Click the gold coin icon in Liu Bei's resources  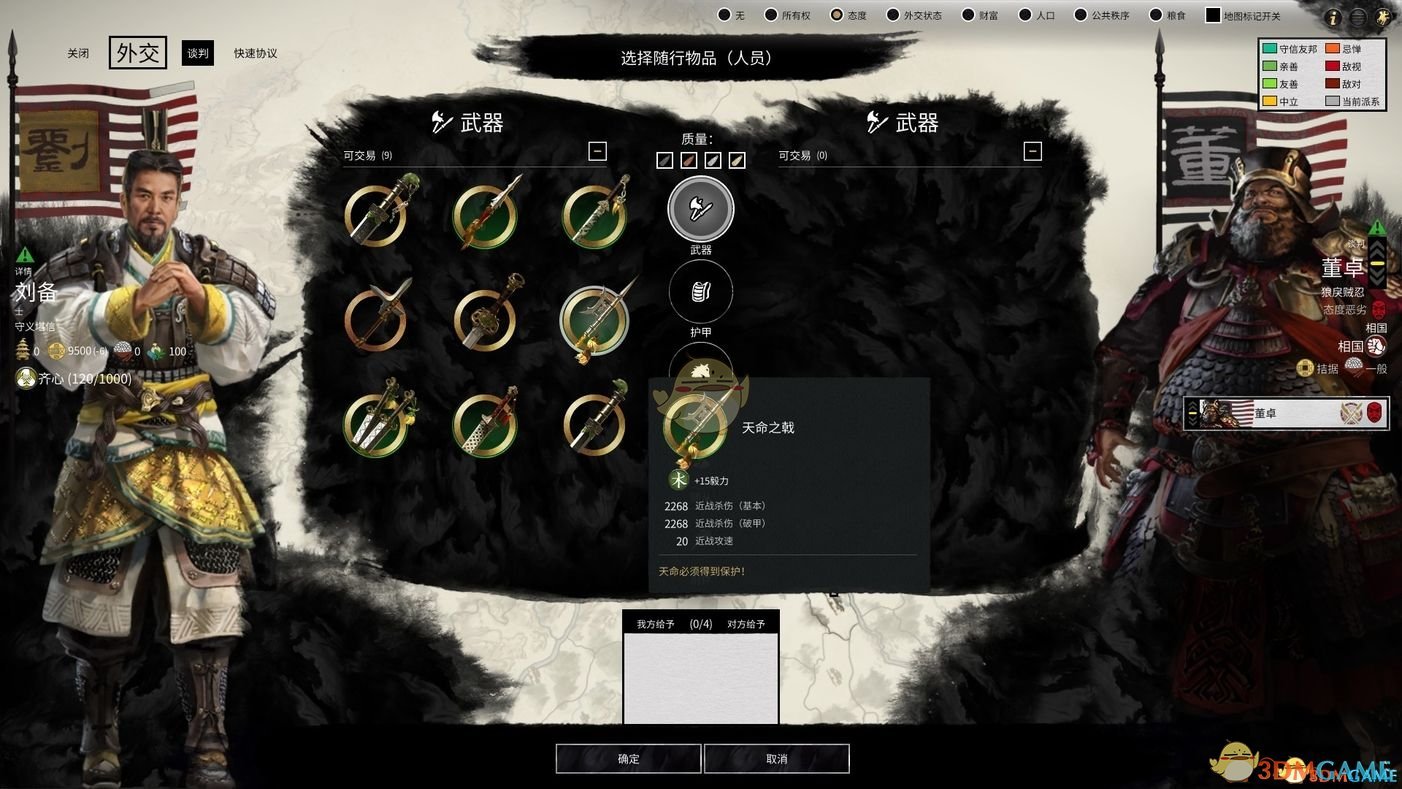tap(57, 351)
